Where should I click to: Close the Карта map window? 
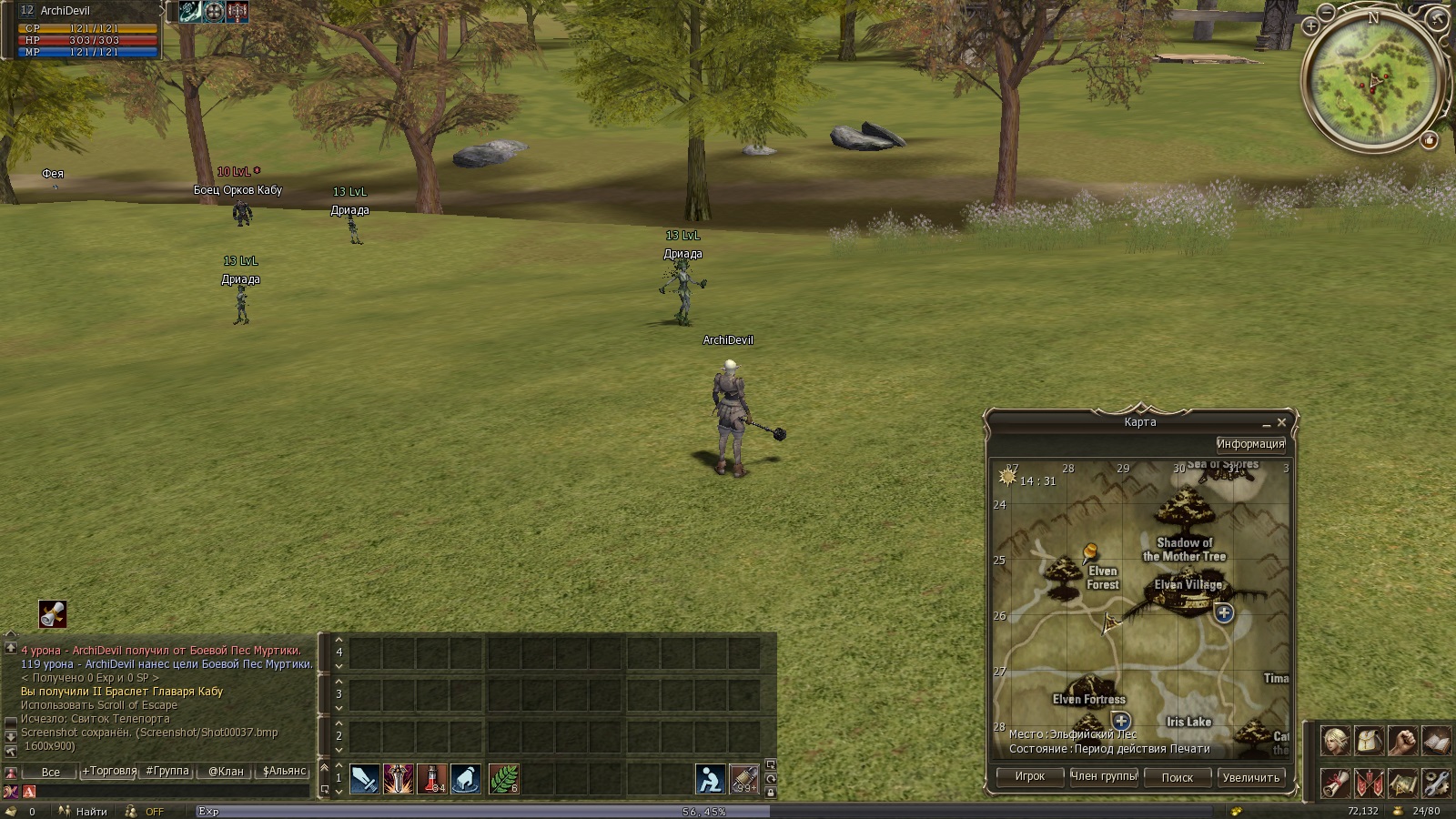pos(1281,423)
